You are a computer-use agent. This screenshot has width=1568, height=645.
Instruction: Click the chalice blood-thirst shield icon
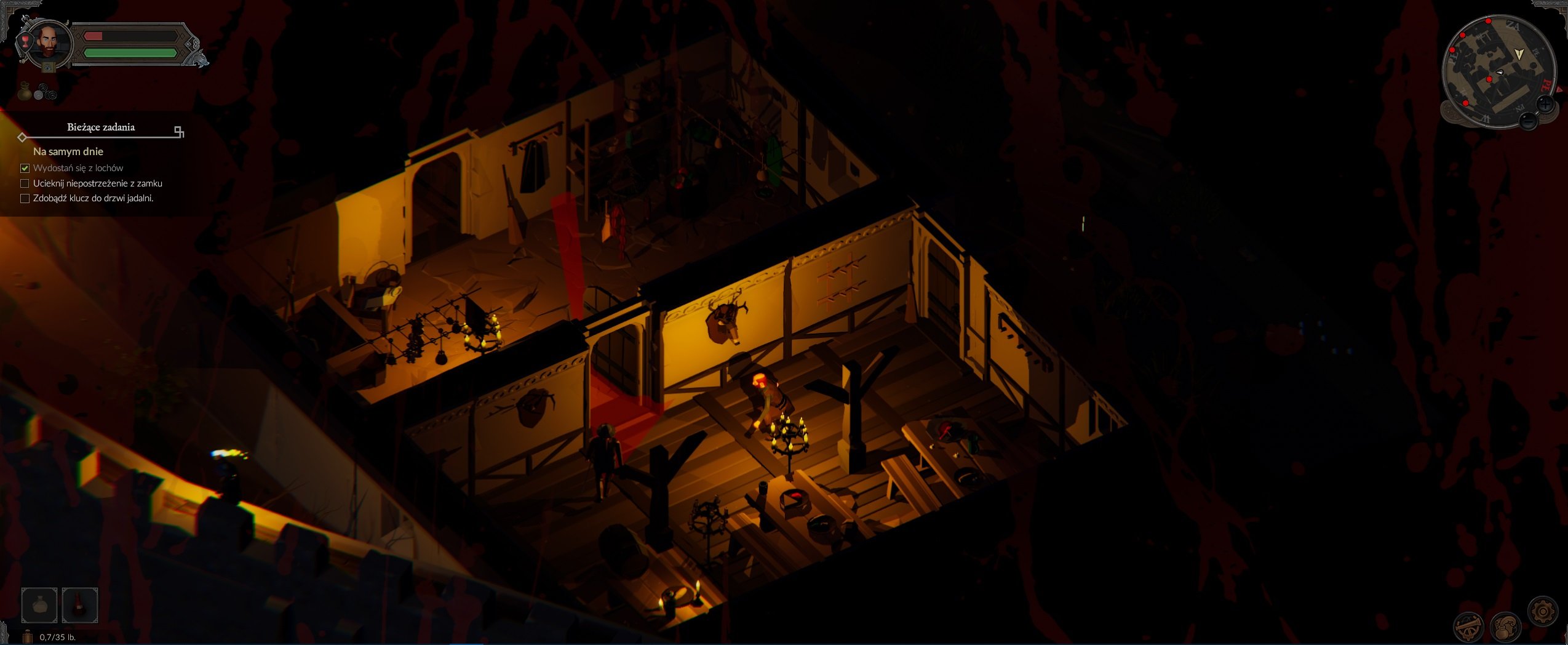click(x=26, y=41)
